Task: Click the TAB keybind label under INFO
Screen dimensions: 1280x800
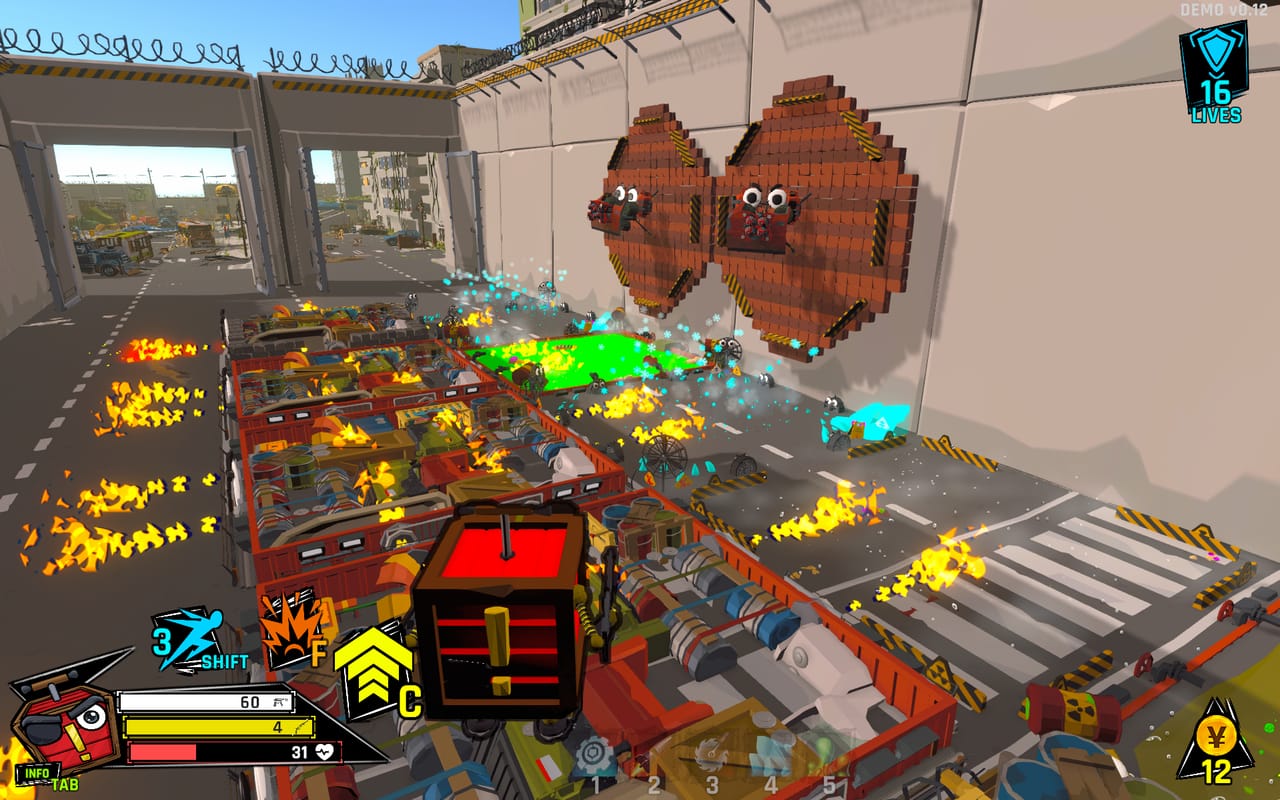Action: point(63,786)
